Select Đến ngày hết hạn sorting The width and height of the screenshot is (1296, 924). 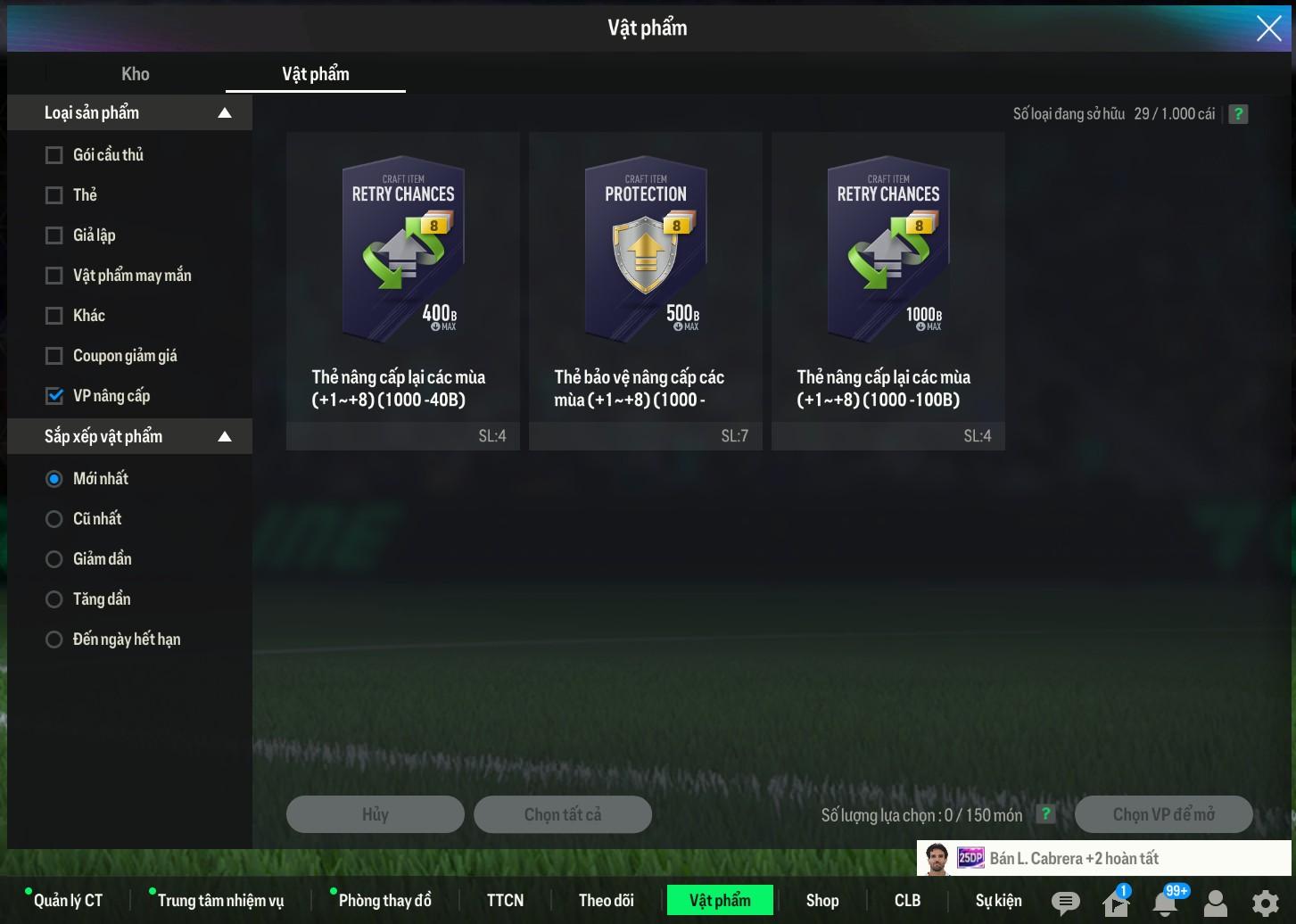54,639
